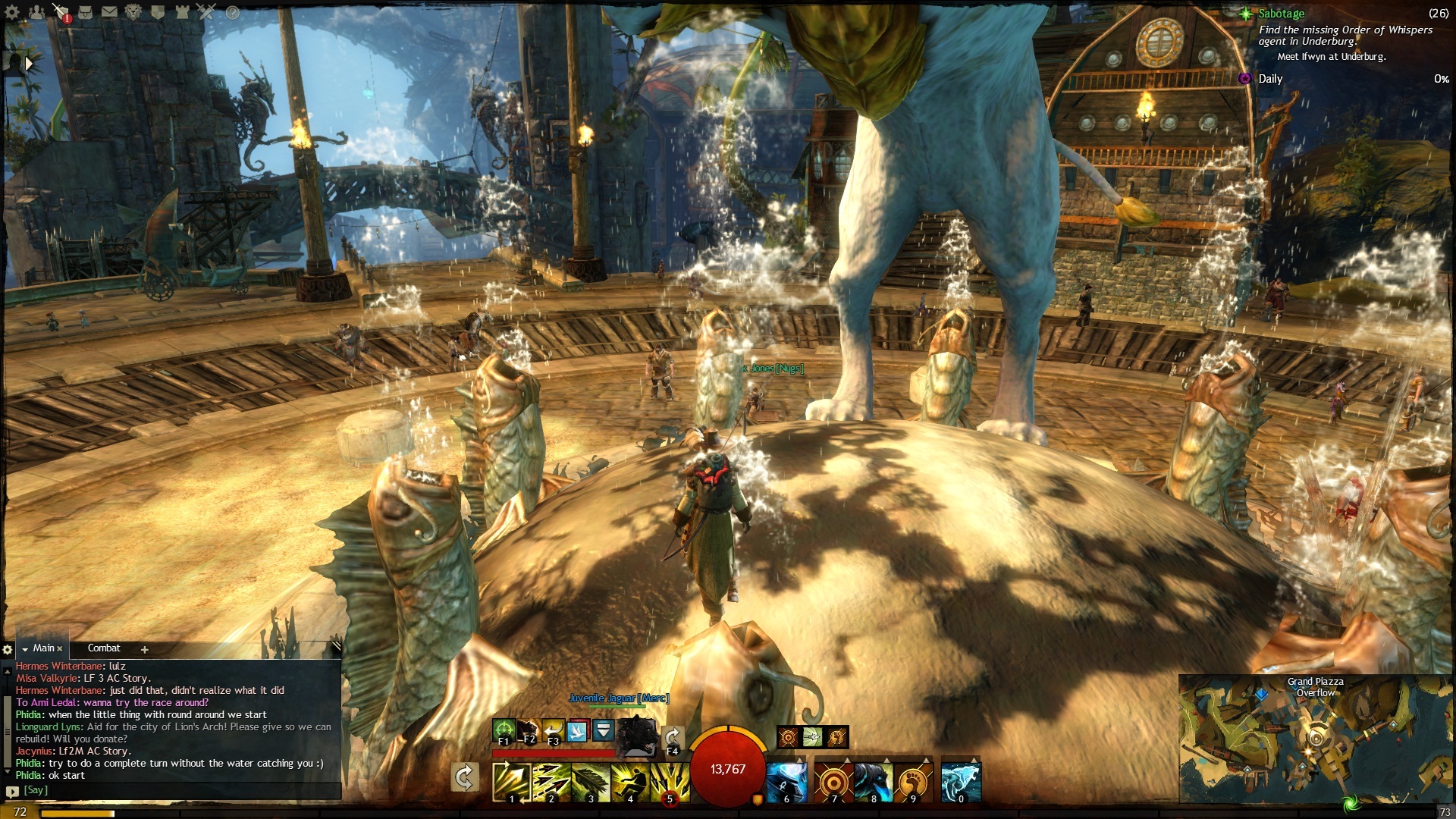Open the chat options gear

pyautogui.click(x=8, y=650)
